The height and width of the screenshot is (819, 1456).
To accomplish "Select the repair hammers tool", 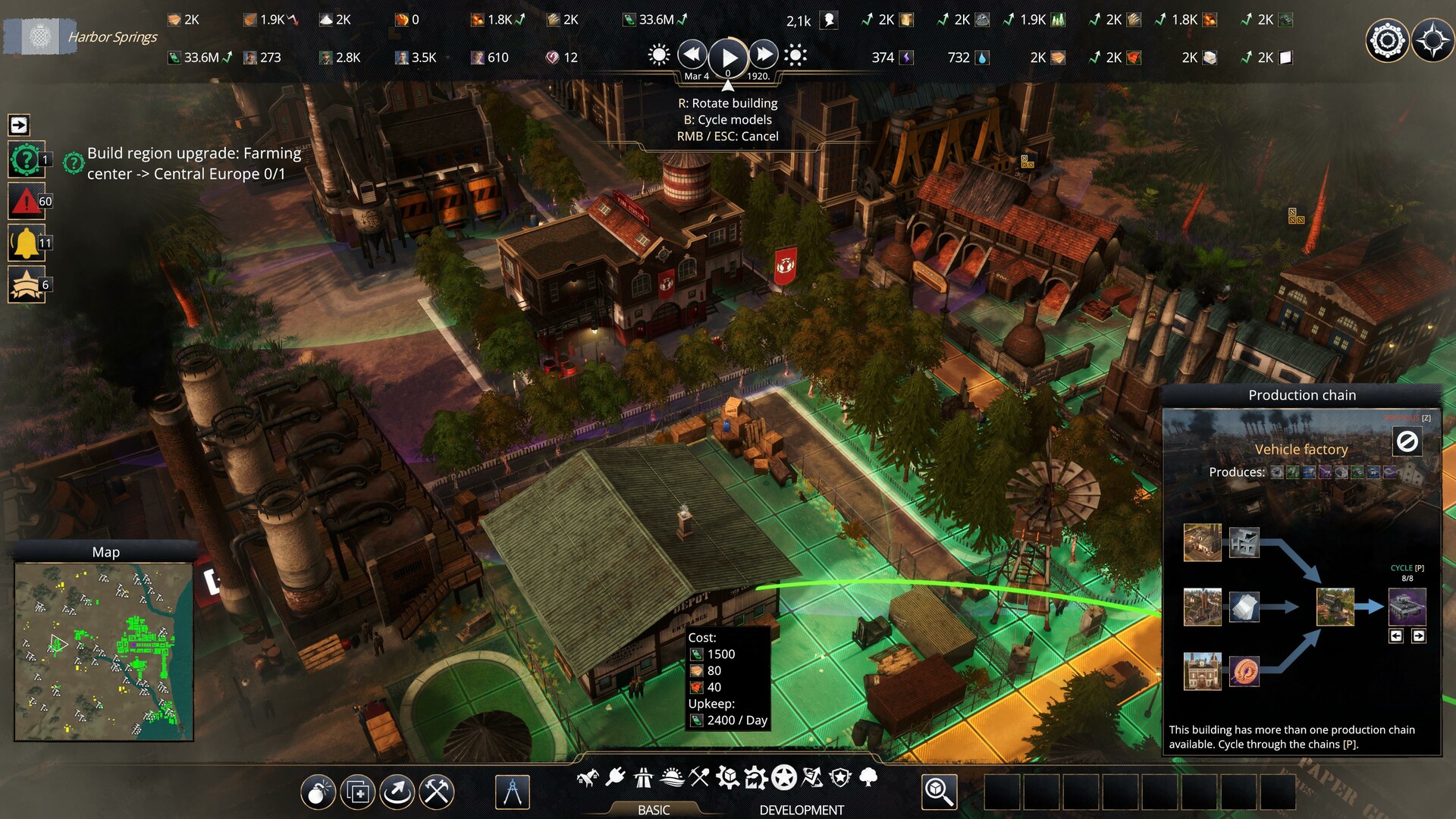I will pyautogui.click(x=435, y=792).
